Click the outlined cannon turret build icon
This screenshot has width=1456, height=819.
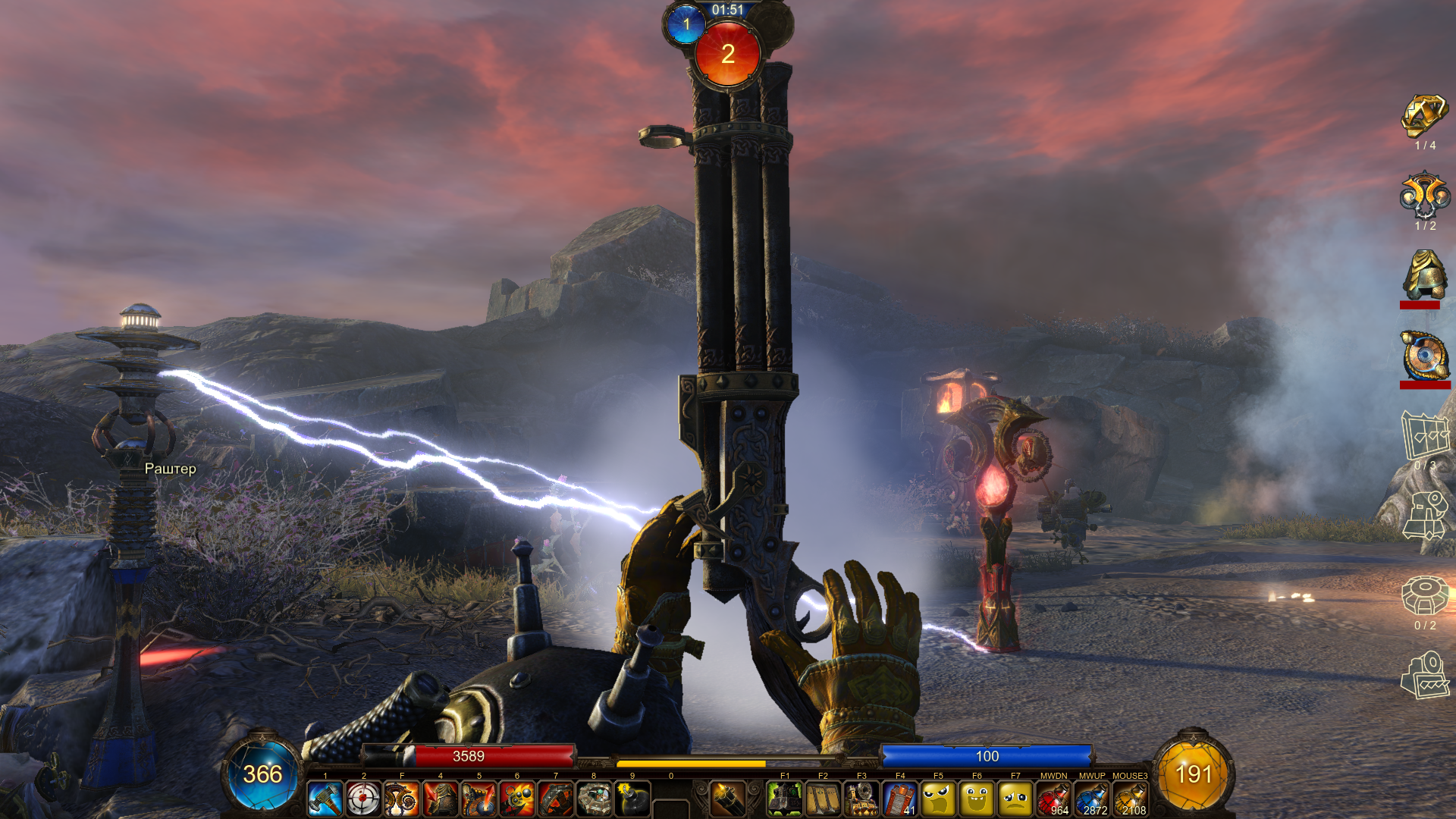1424,516
